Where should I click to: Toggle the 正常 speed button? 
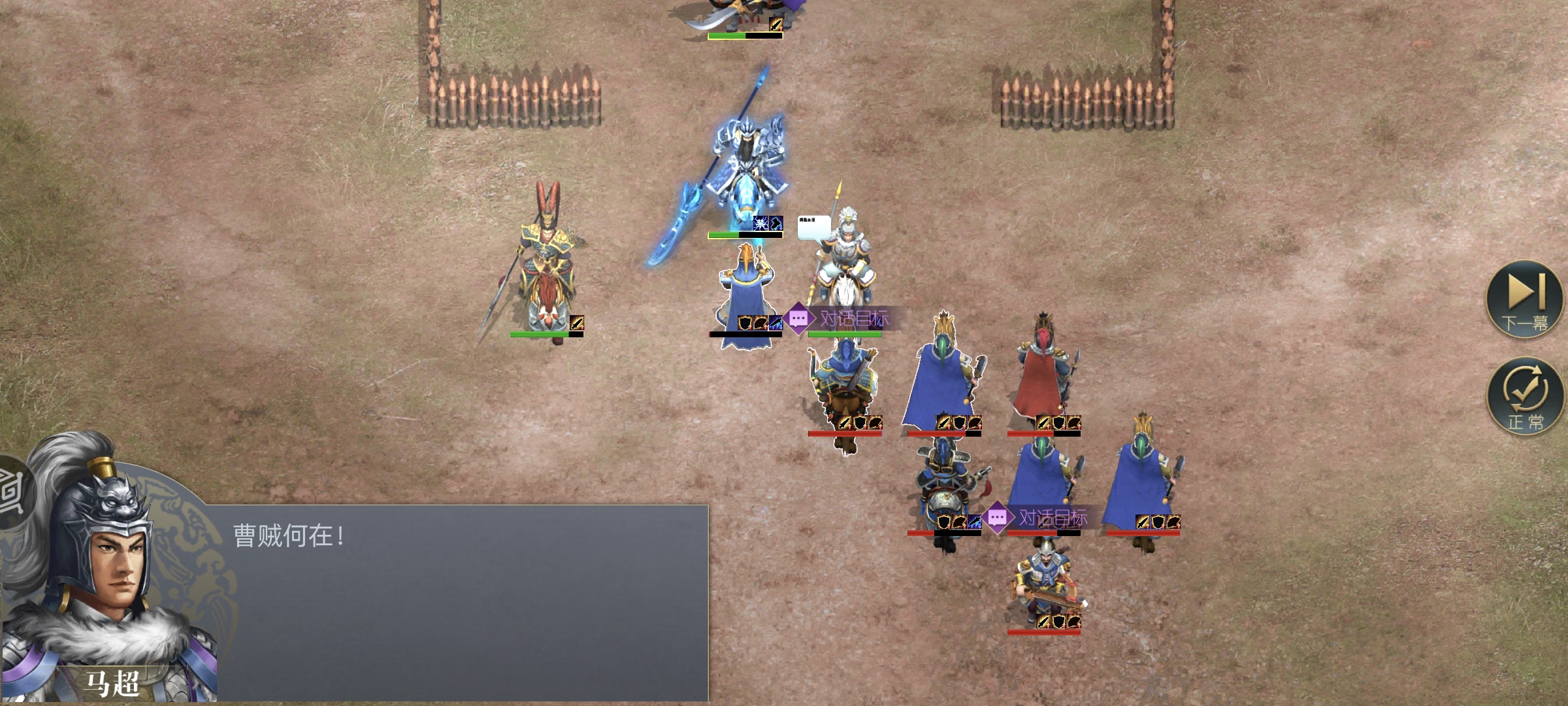coord(1525,397)
